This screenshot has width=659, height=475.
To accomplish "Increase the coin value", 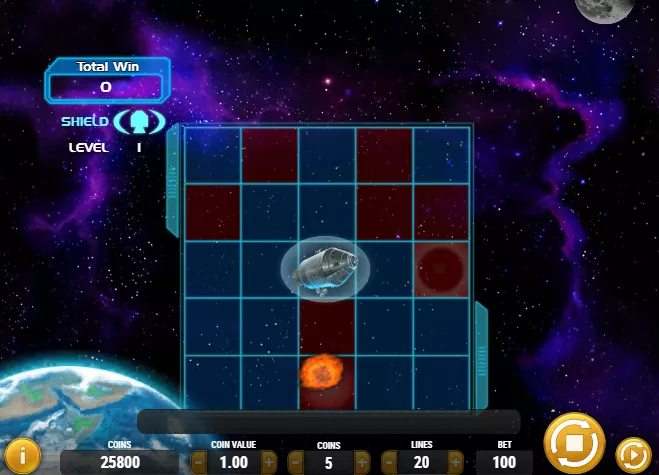I will tap(269, 463).
